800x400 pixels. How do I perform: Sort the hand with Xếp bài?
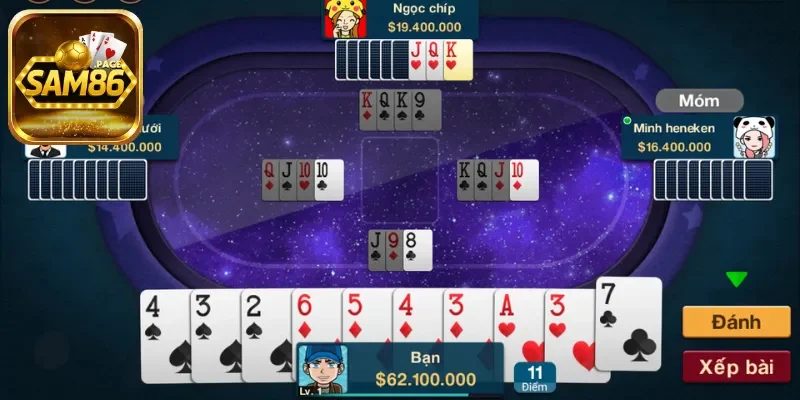pos(736,366)
